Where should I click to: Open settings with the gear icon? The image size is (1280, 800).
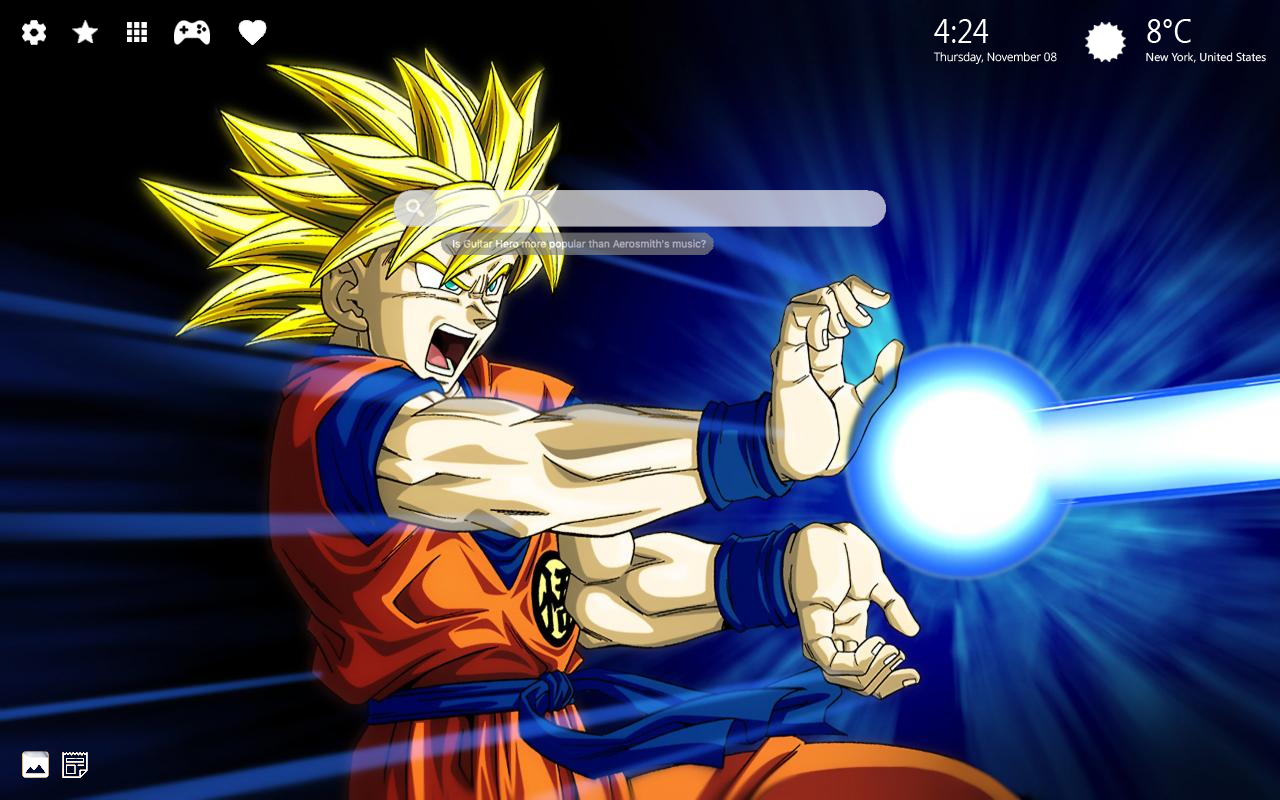[x=33, y=32]
